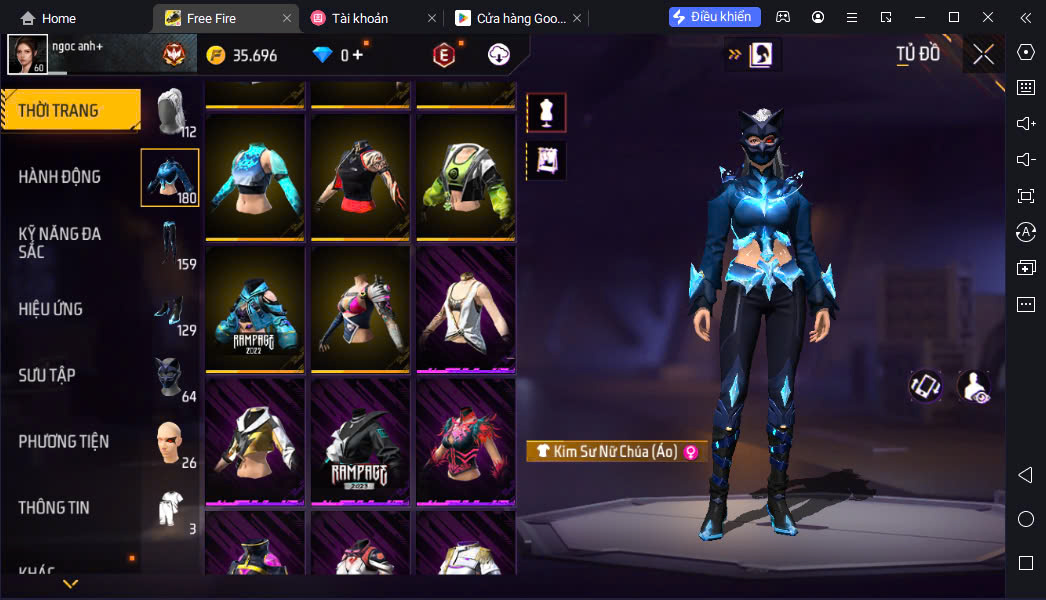
Task: Pick the black Rampage 2023 jacket
Action: [360, 440]
